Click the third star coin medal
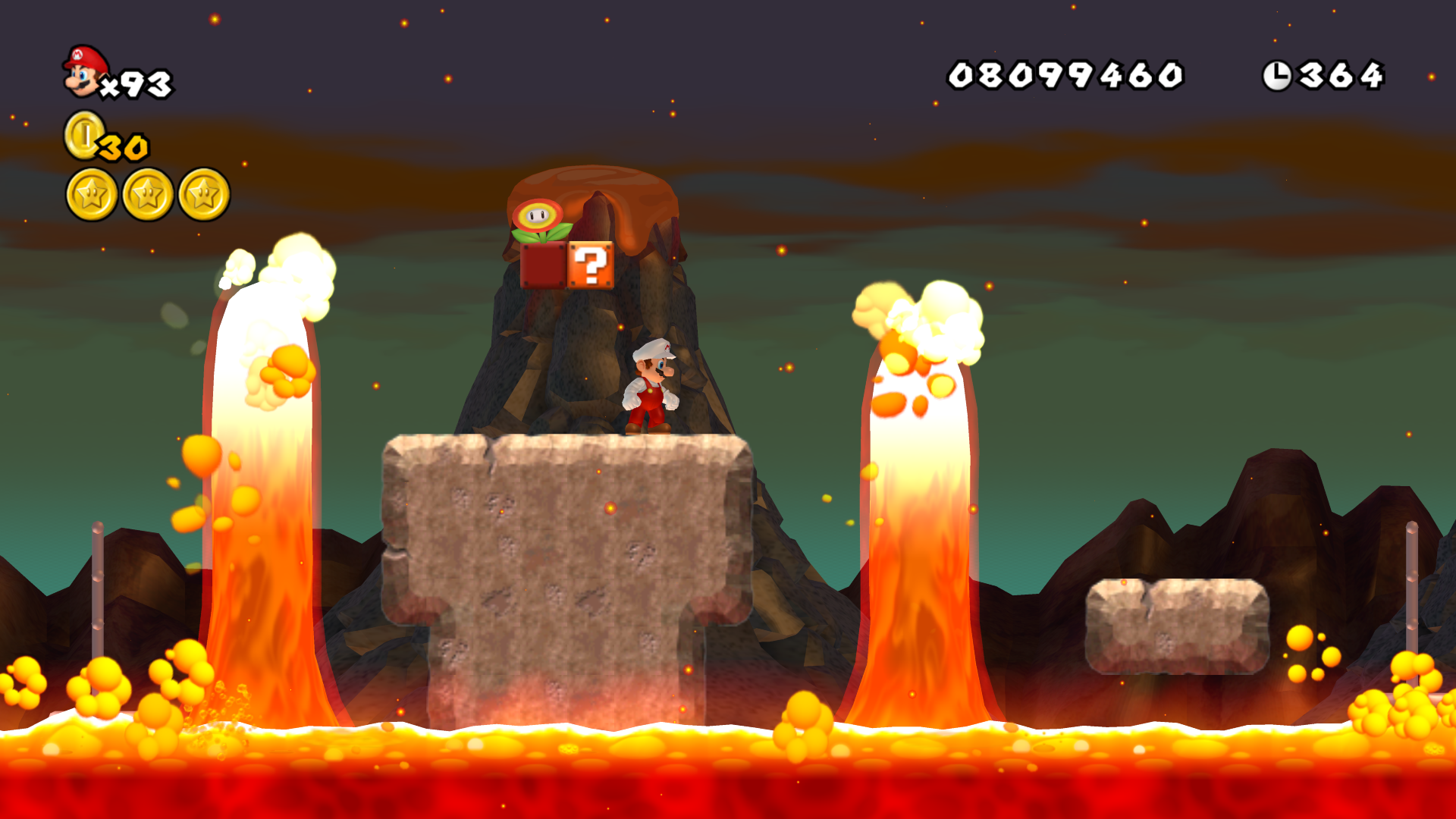Image resolution: width=1456 pixels, height=819 pixels. 205,195
